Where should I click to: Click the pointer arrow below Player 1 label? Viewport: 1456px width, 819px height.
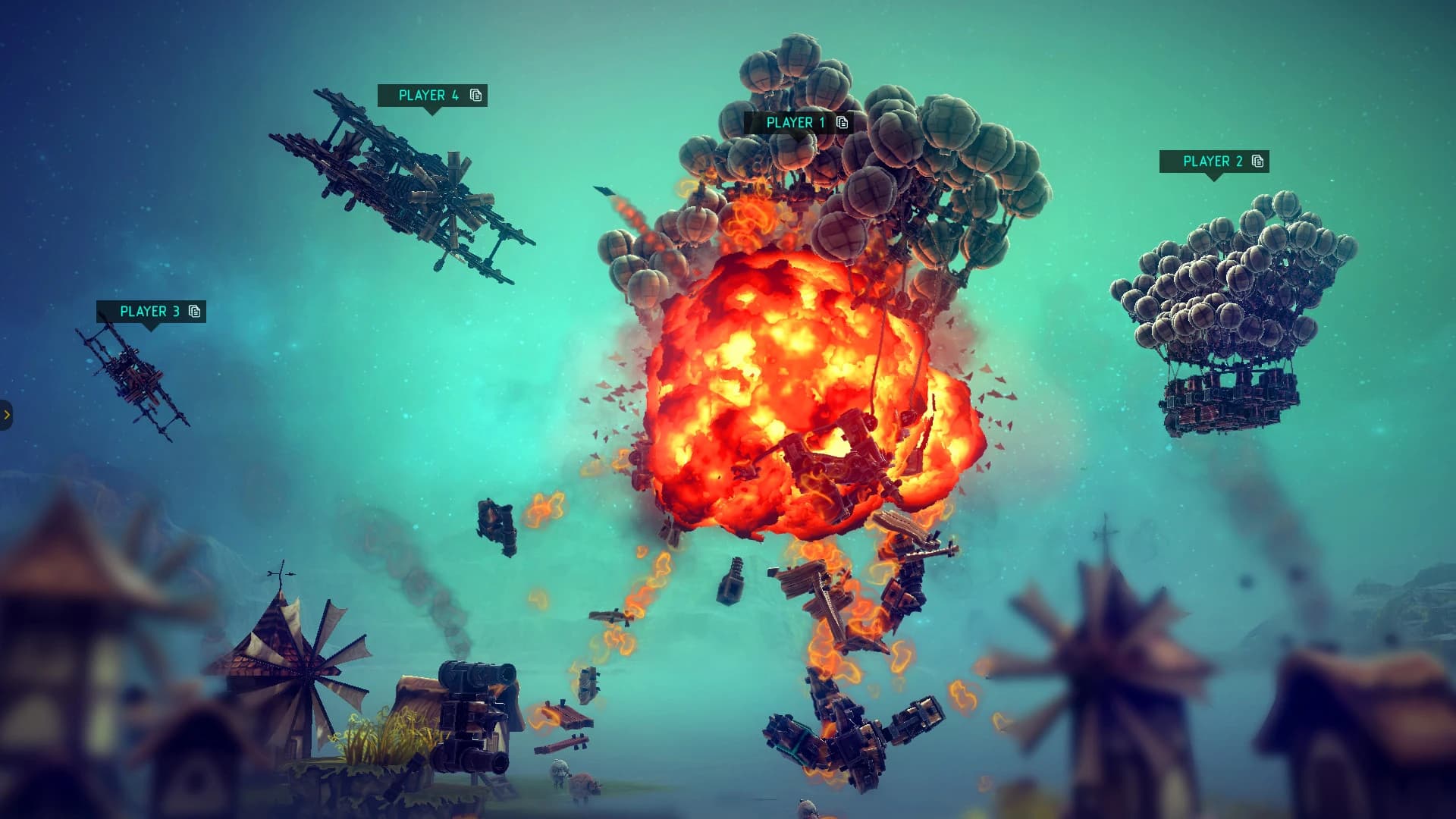tap(799, 138)
